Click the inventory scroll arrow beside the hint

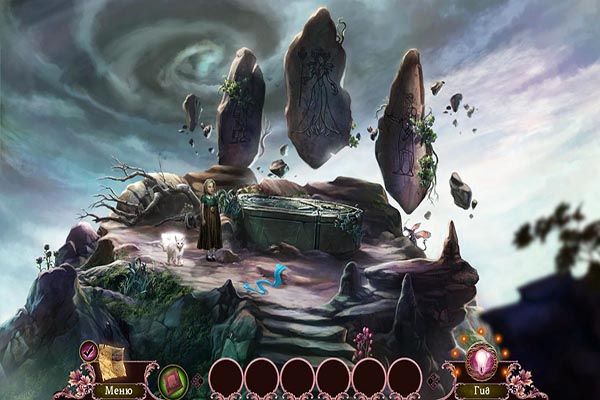click(x=433, y=380)
